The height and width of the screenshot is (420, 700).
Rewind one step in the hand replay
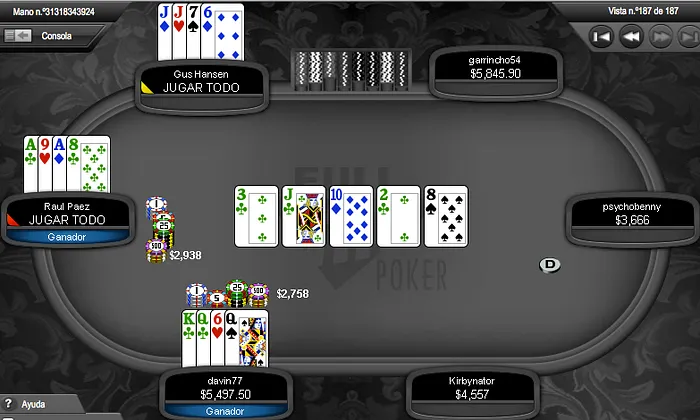click(630, 37)
